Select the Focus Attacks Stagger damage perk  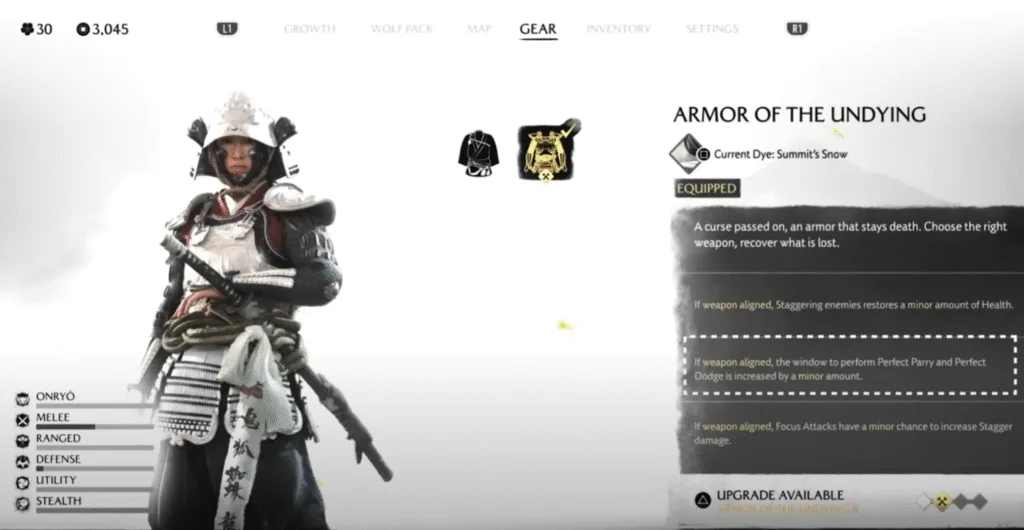pos(850,433)
